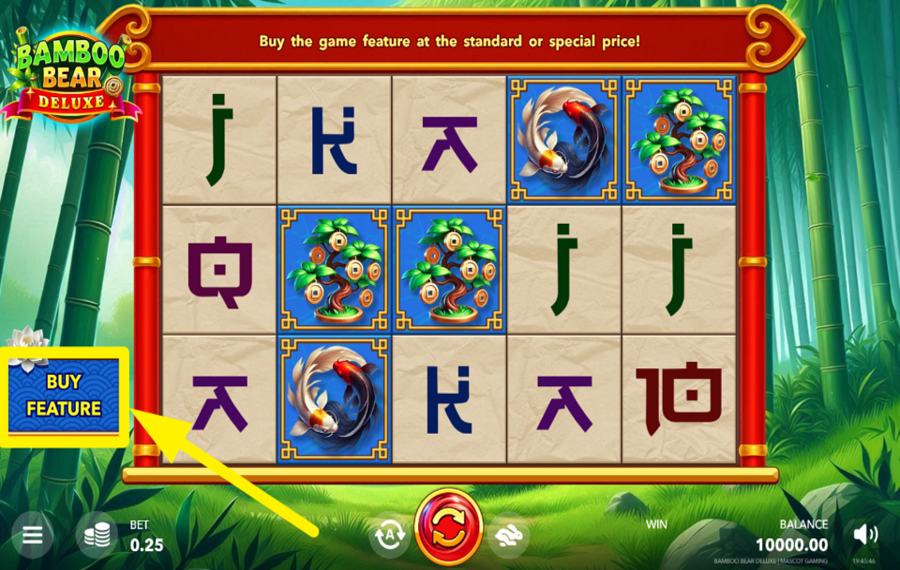Spin the reels with the red button

click(449, 526)
